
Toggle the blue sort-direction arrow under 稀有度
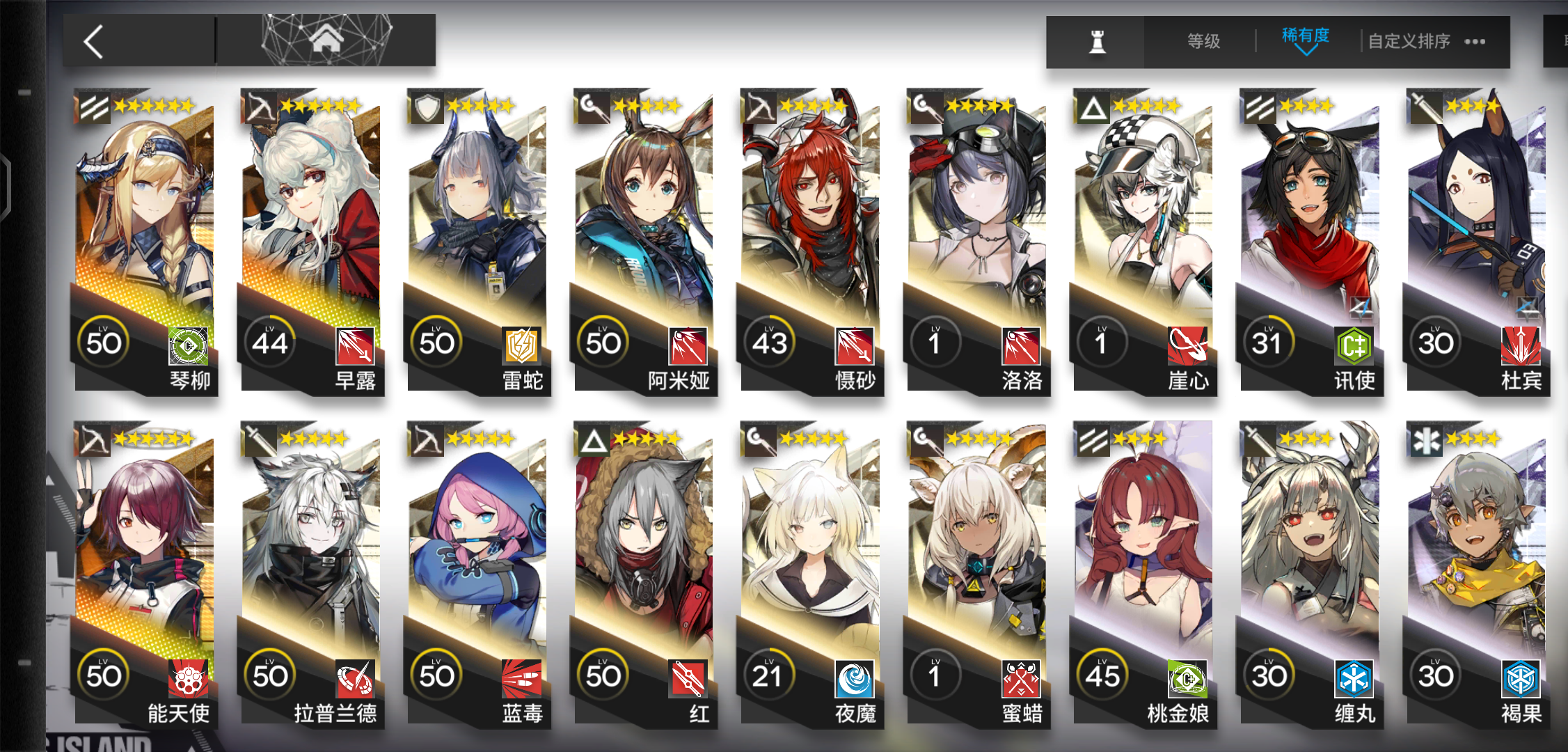click(1305, 50)
